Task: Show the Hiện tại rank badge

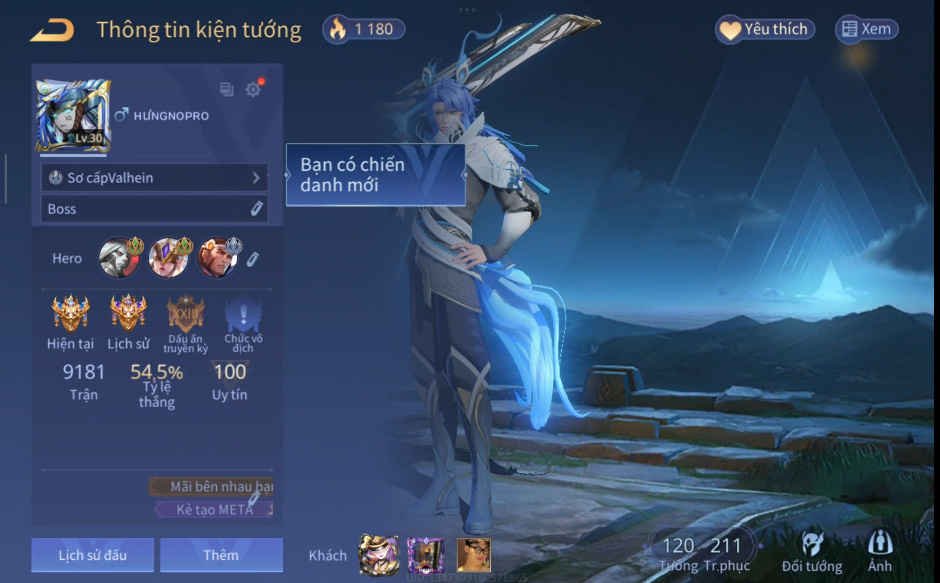Action: pos(70,313)
